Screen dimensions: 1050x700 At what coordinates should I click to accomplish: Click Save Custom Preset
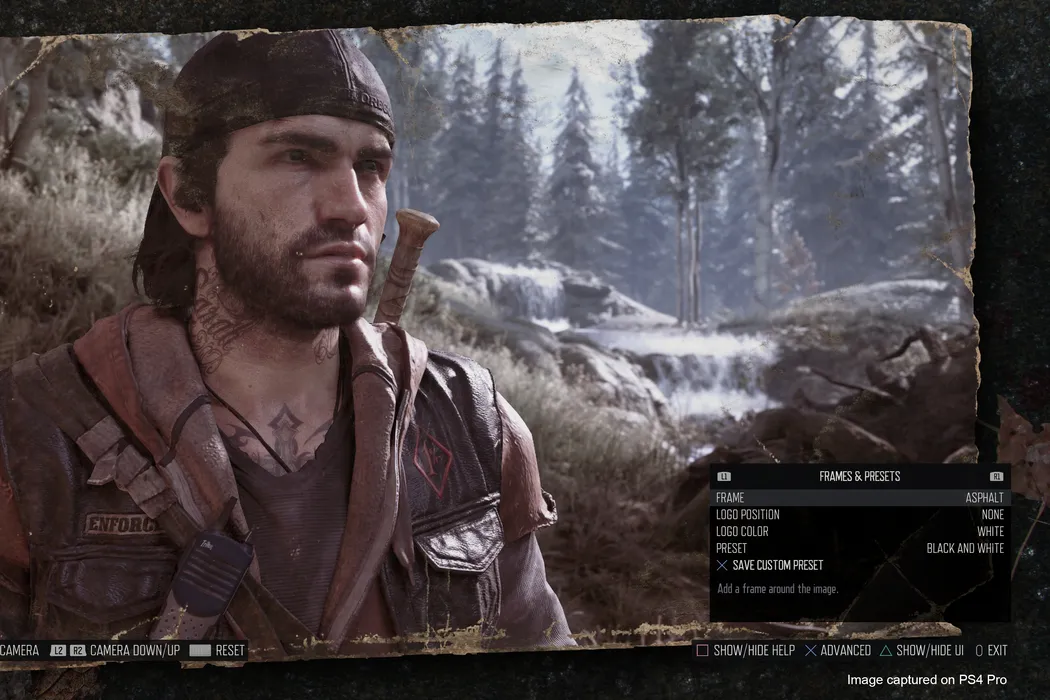tap(777, 565)
